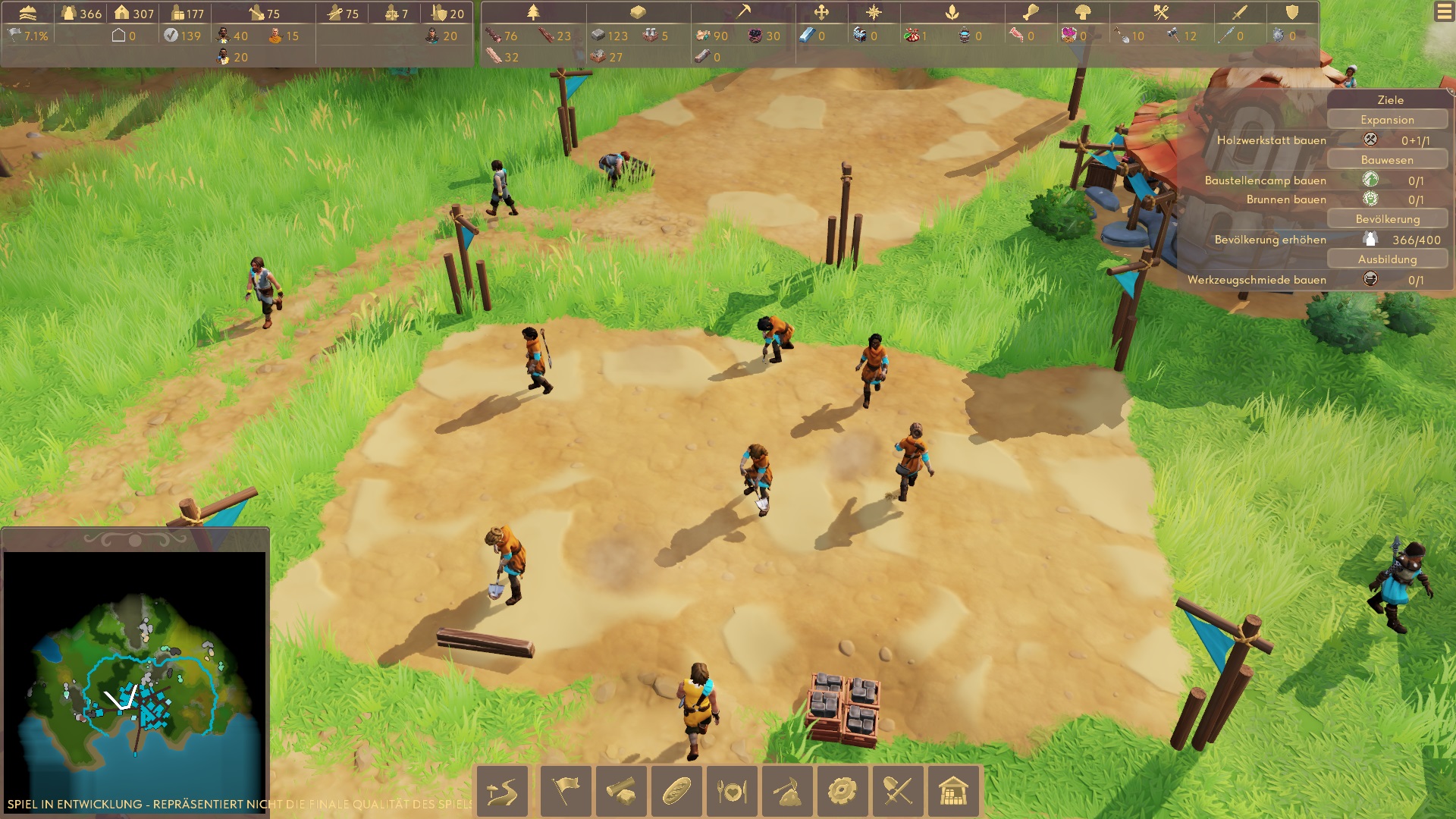Collapse the minimap using its top handle
This screenshot has width=1456, height=819.
tap(135, 540)
